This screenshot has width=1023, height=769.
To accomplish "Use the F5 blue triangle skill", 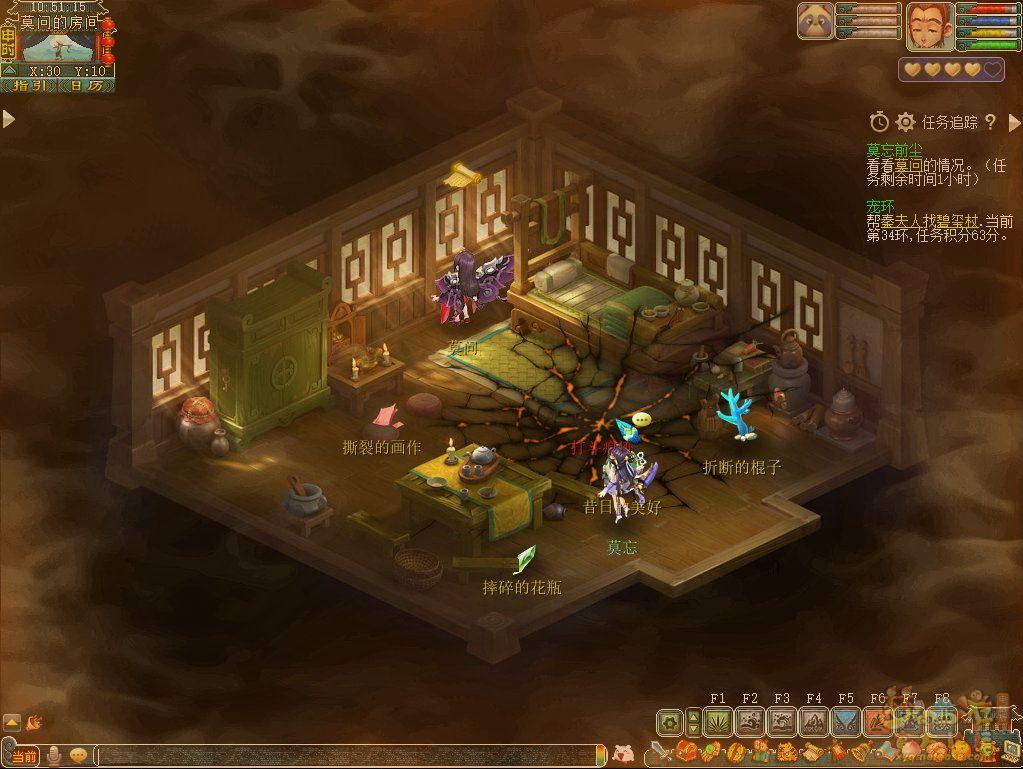I will [x=846, y=721].
